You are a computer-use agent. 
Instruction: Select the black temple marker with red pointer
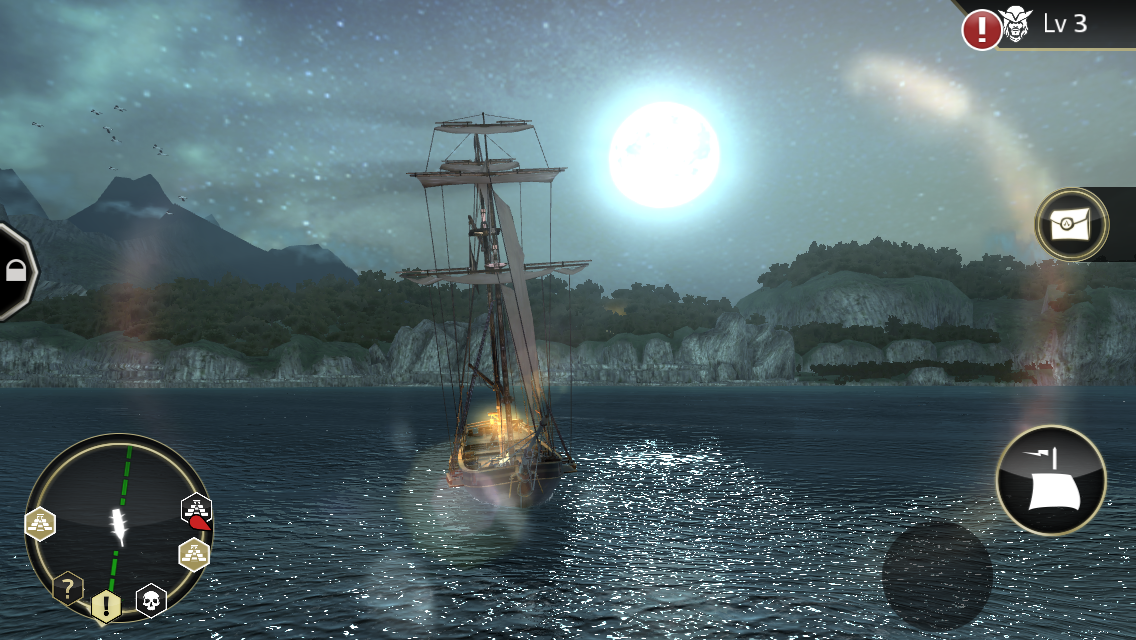(196, 510)
